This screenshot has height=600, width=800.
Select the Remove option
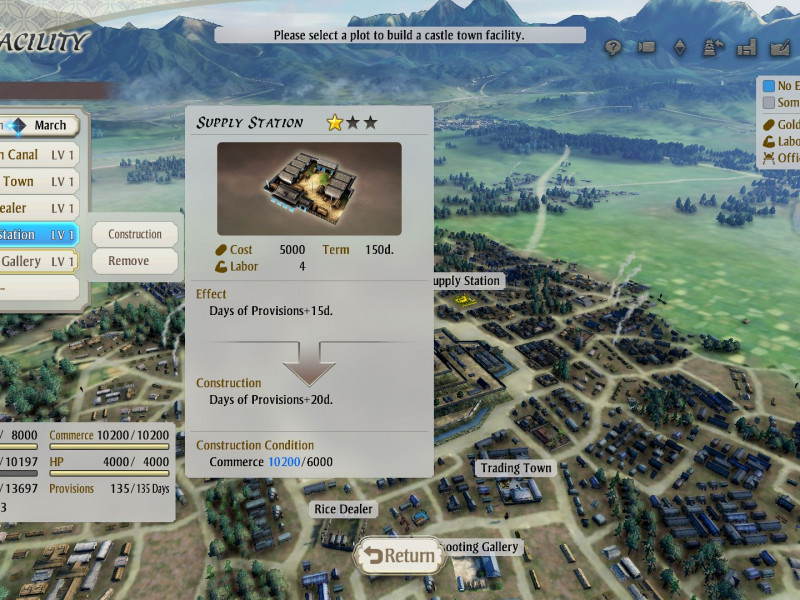(135, 261)
